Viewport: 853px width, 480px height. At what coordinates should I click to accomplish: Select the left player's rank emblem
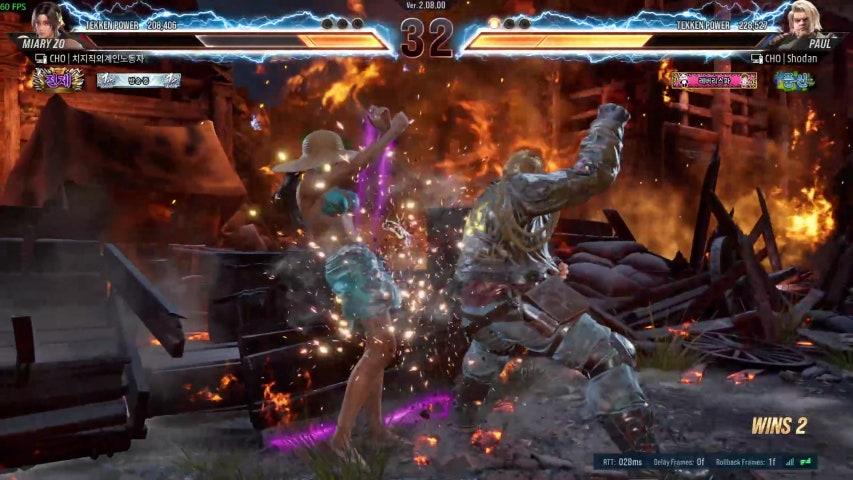pos(57,80)
